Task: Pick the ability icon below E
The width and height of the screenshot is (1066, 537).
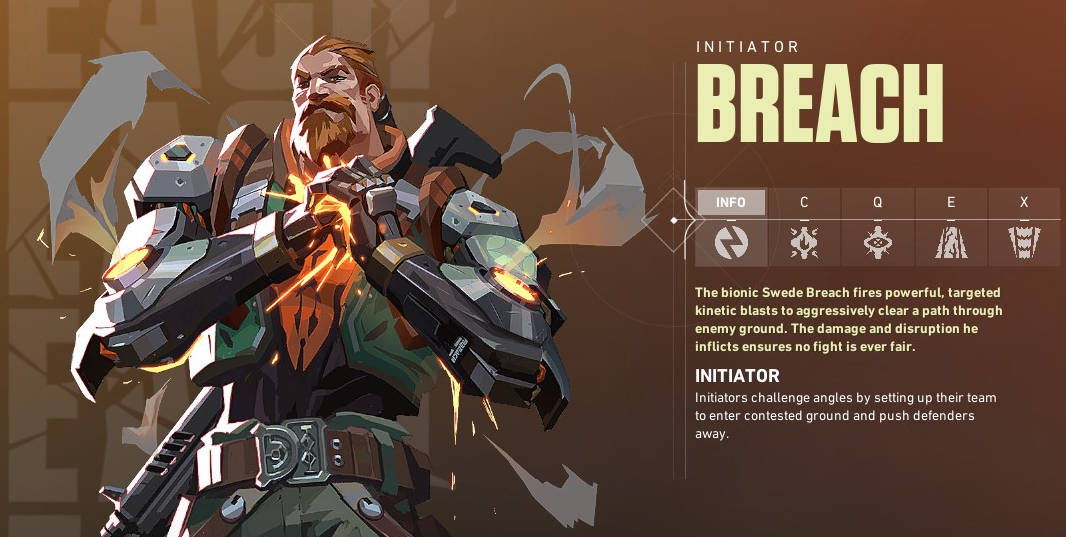Action: [x=951, y=243]
